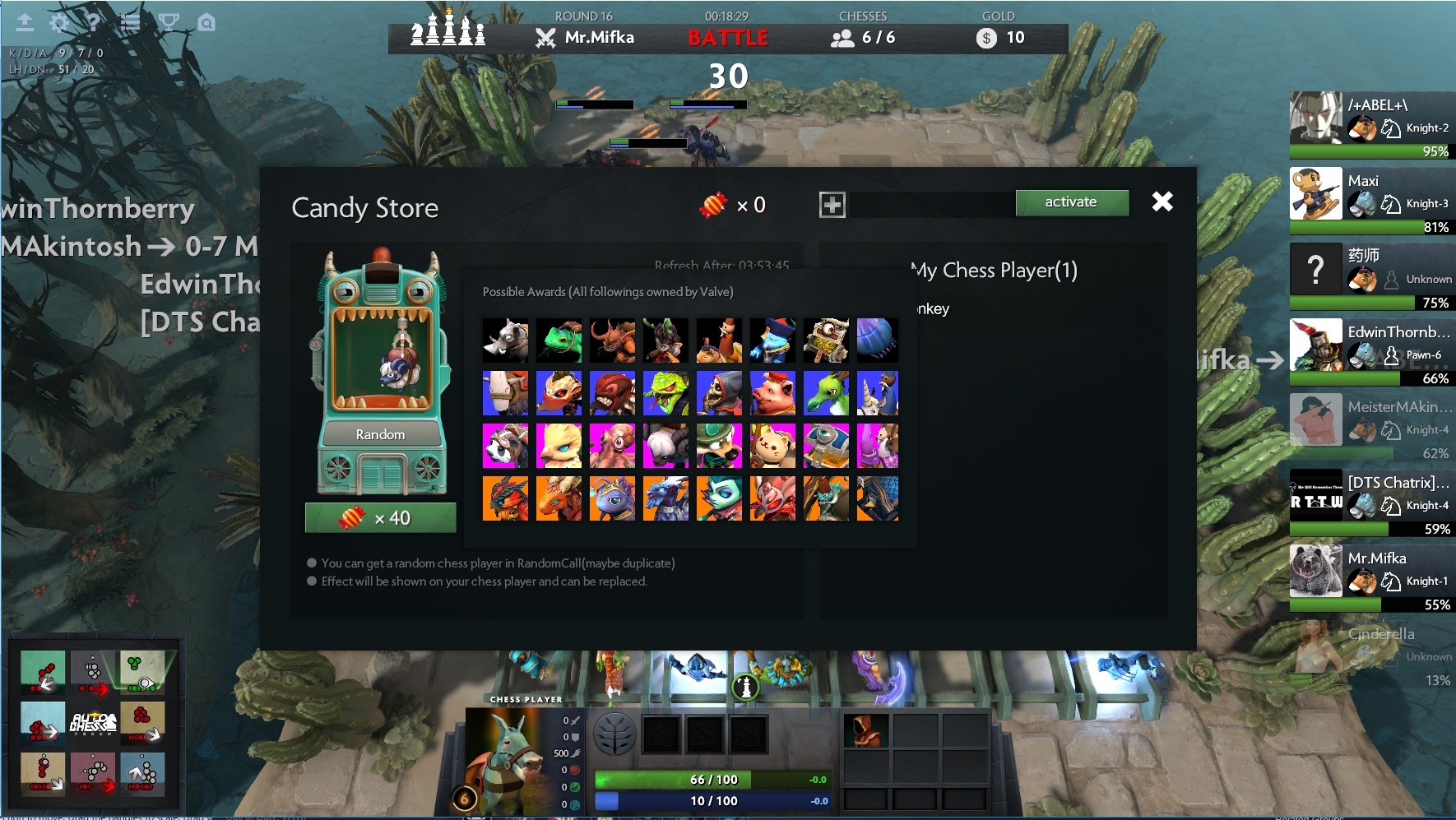Screen dimensions: 1456x820
Task: Open the trophy icon in the top bar
Action: point(169,22)
